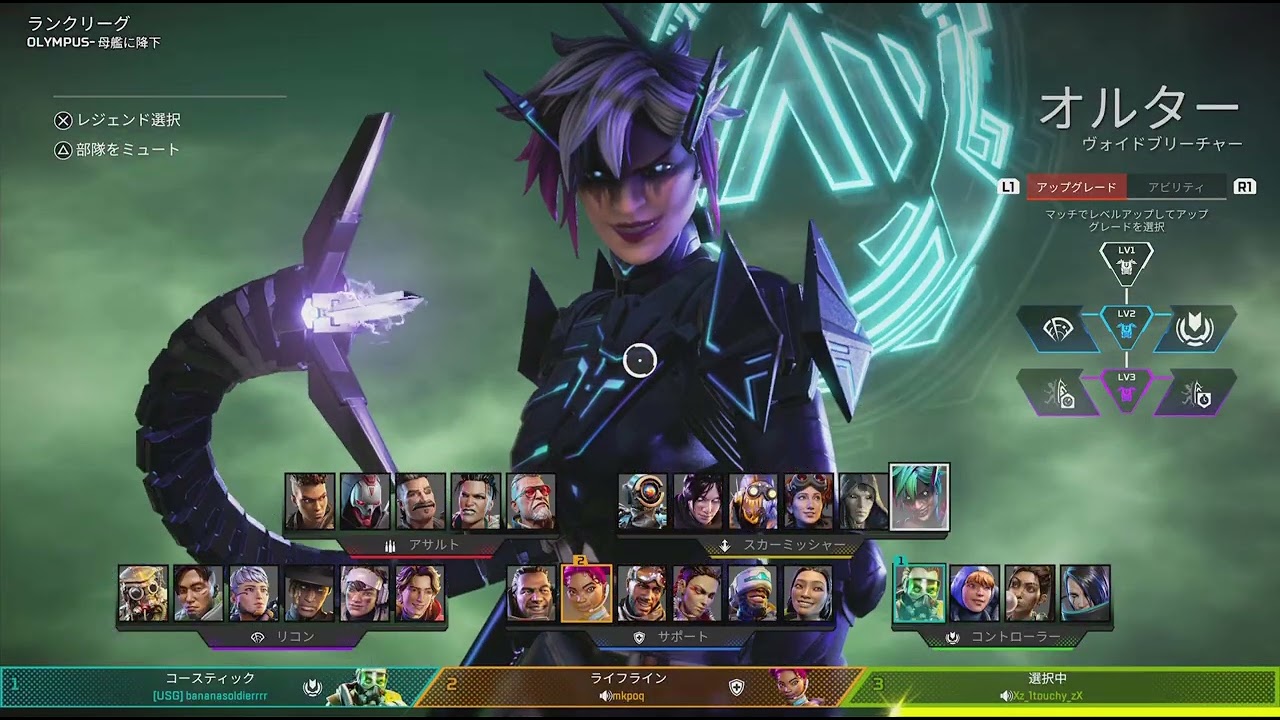Choose Gibraltar from the Support row

531,593
